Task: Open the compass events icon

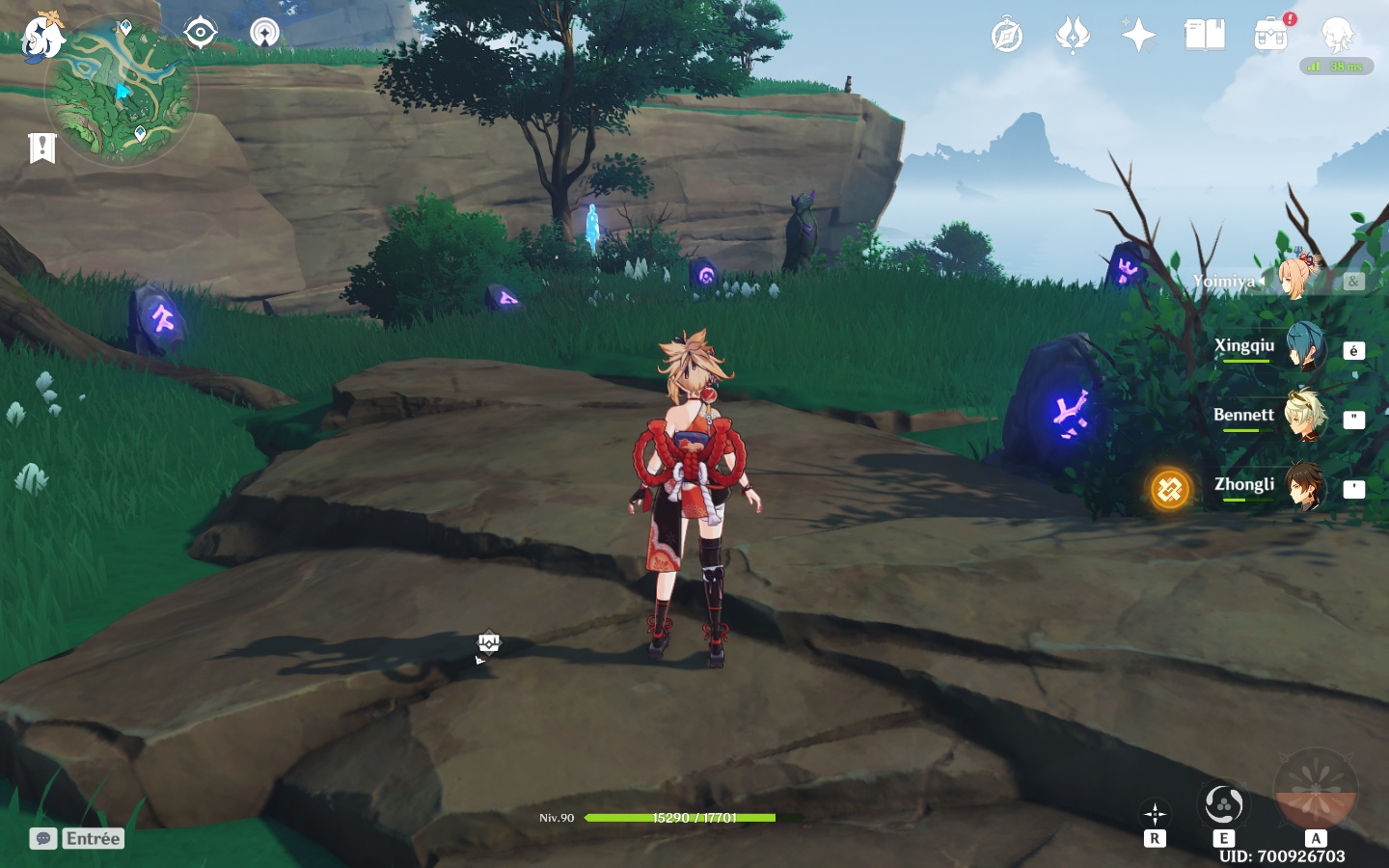Action: 1006,37
